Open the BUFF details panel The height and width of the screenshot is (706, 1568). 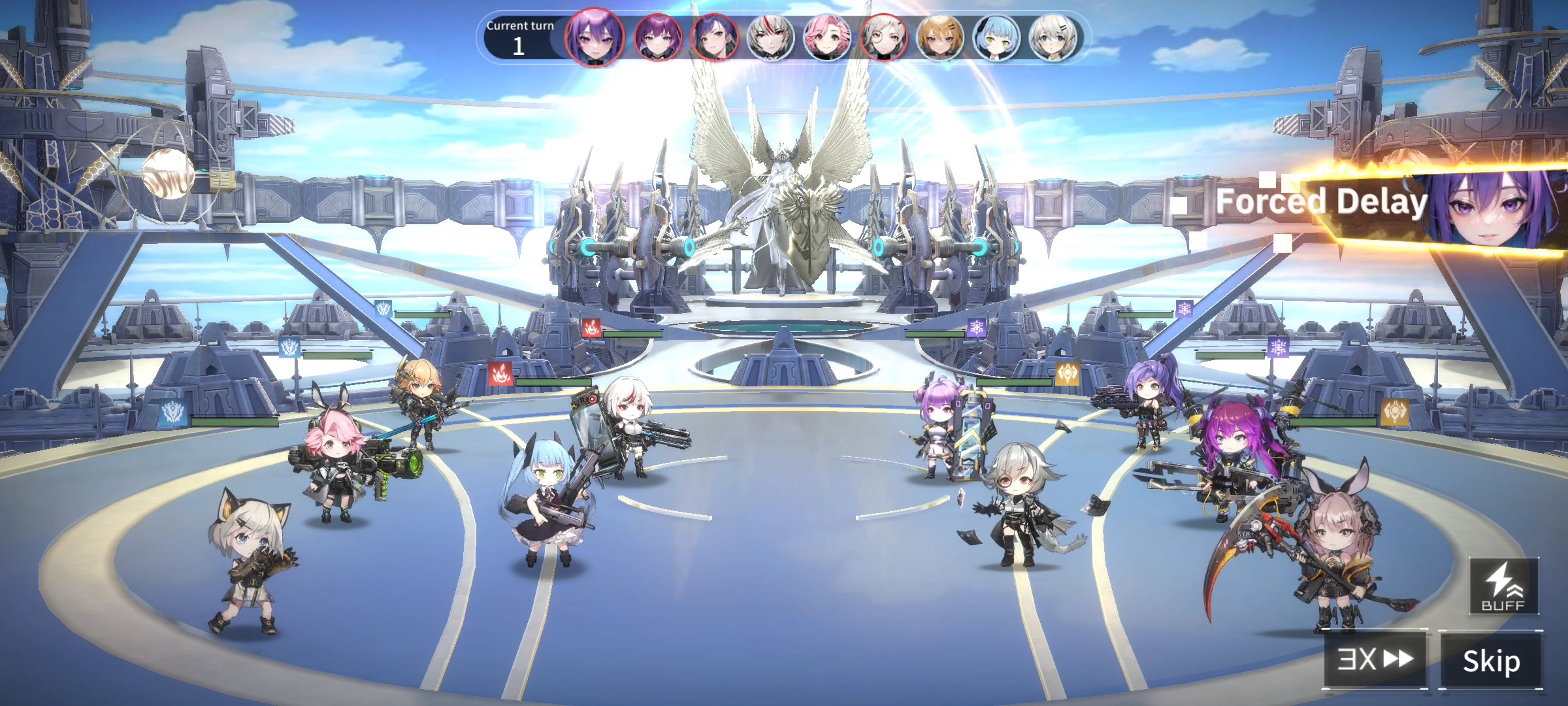[1503, 586]
